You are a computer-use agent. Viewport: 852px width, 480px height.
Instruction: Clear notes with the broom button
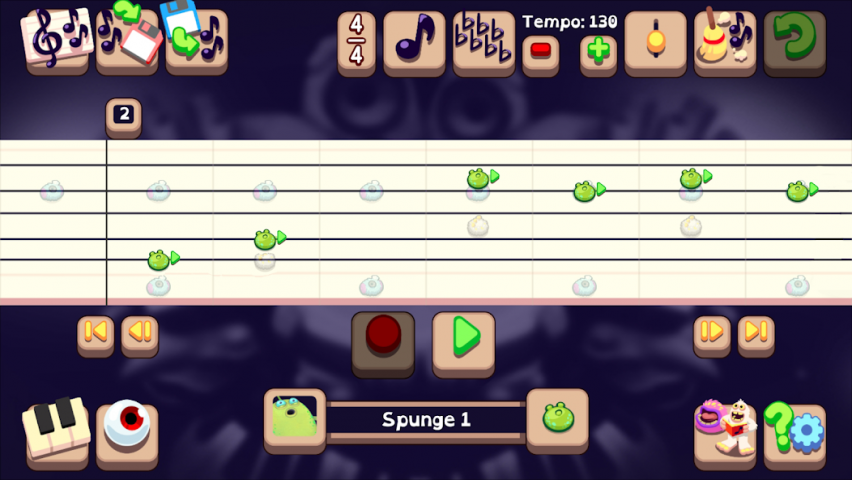[x=725, y=42]
